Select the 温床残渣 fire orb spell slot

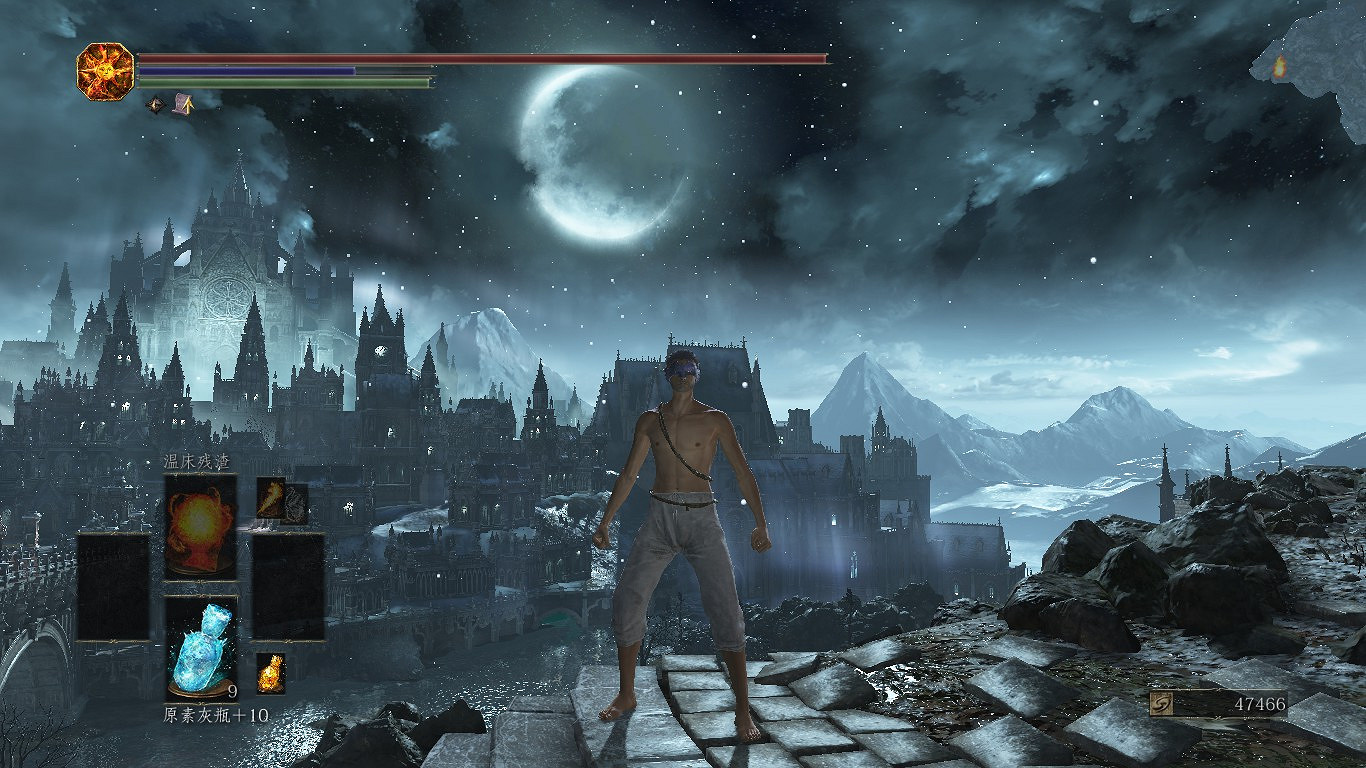click(201, 525)
